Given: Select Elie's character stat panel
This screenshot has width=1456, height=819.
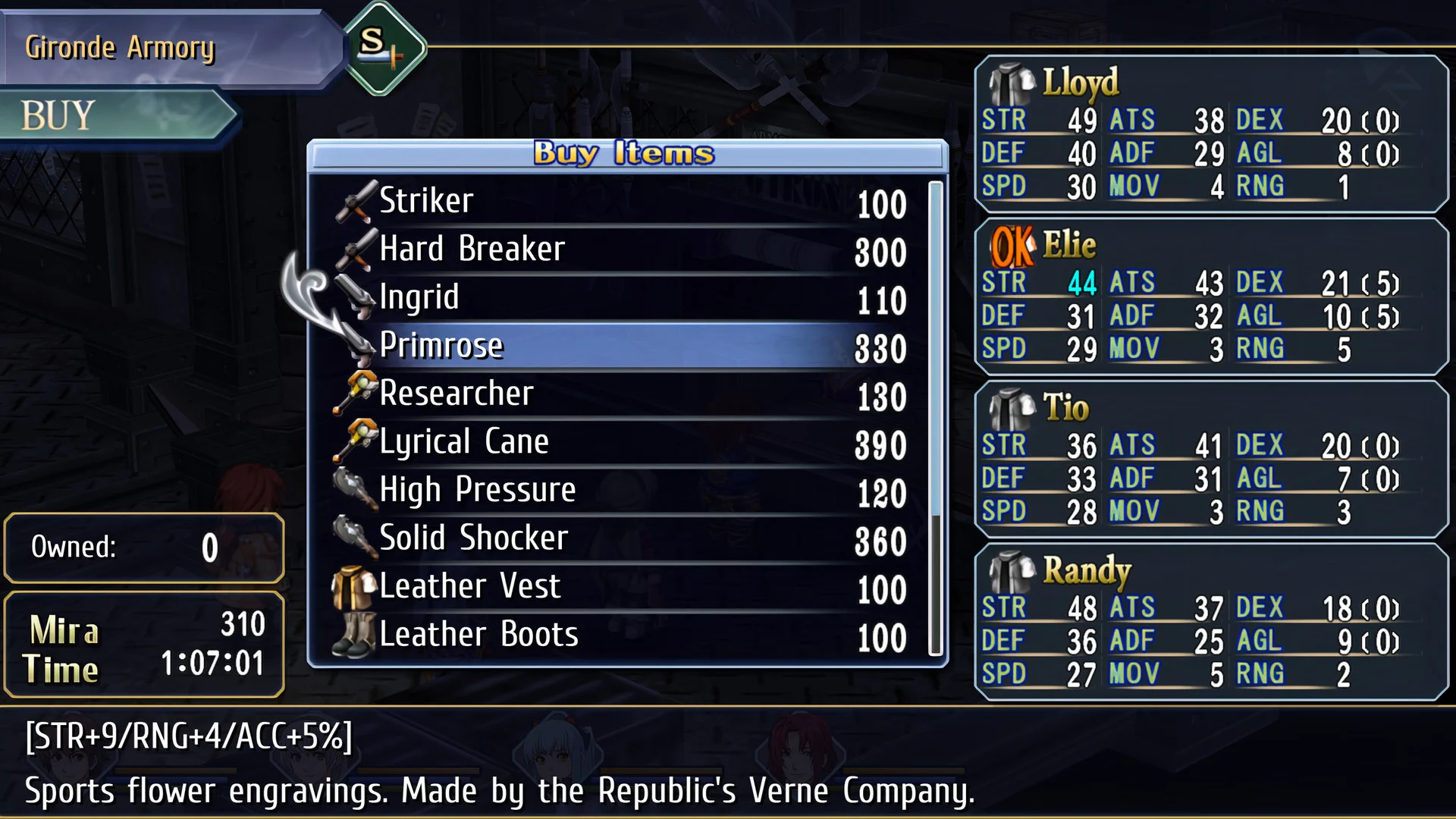Looking at the screenshot, I should point(1211,297).
